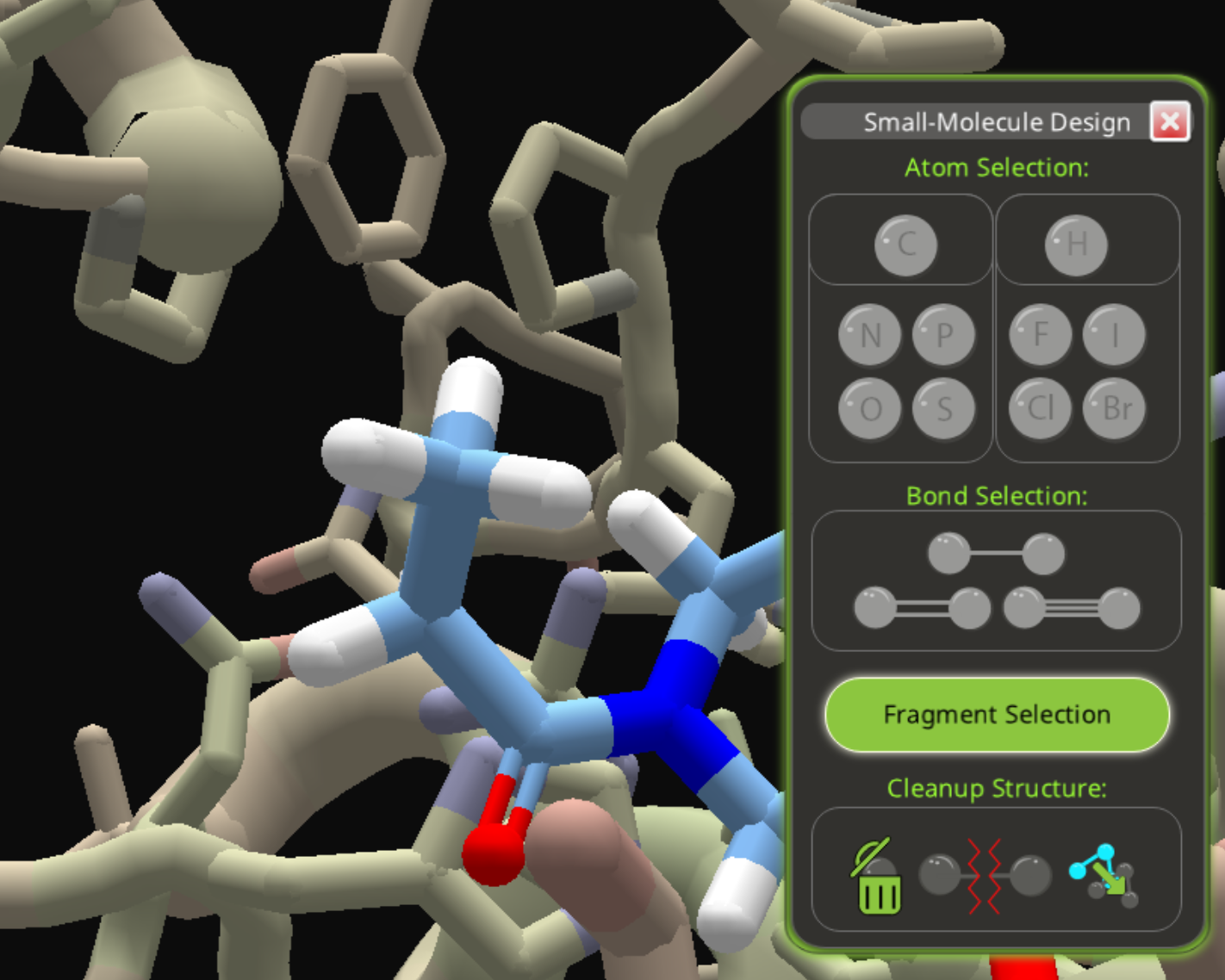This screenshot has height=980, width=1225.
Task: Choose the chlorine Cl atom button
Action: (1041, 408)
